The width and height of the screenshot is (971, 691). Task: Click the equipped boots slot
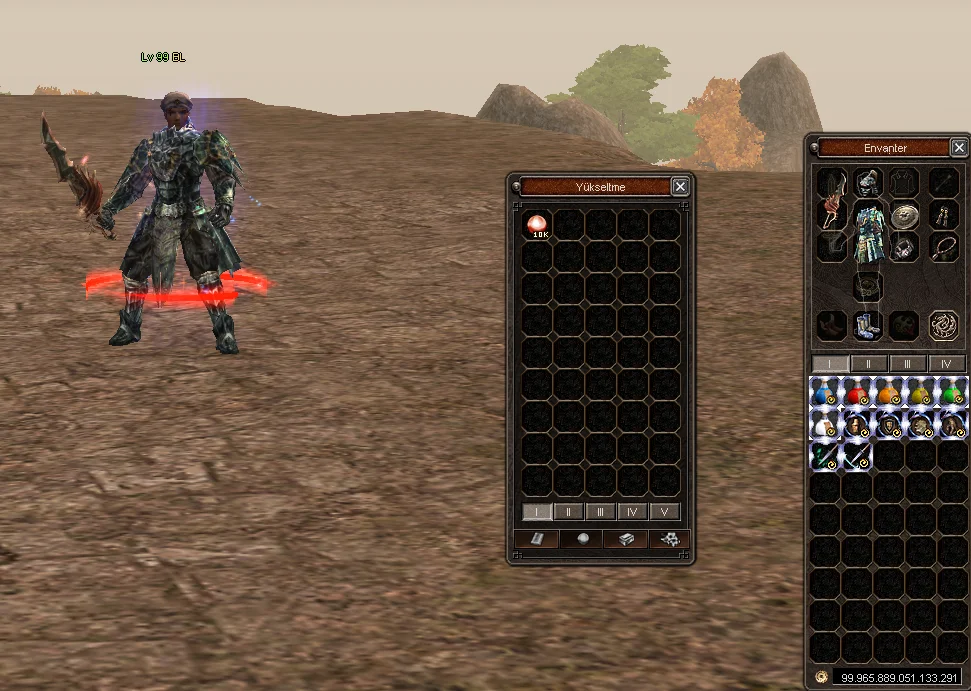pyautogui.click(x=867, y=325)
